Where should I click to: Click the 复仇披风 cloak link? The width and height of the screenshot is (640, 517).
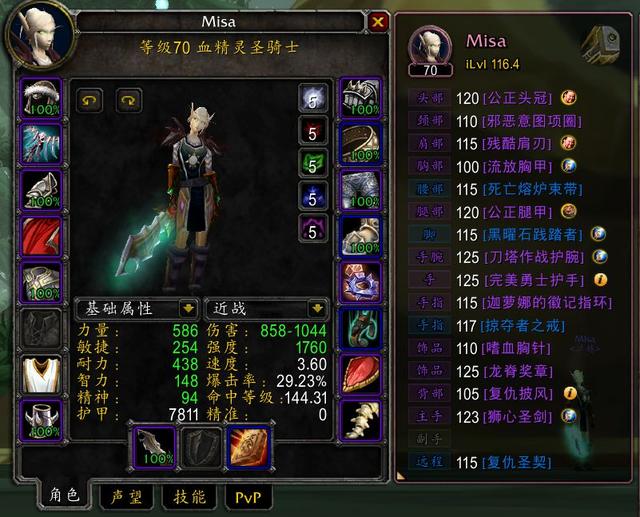(517, 393)
